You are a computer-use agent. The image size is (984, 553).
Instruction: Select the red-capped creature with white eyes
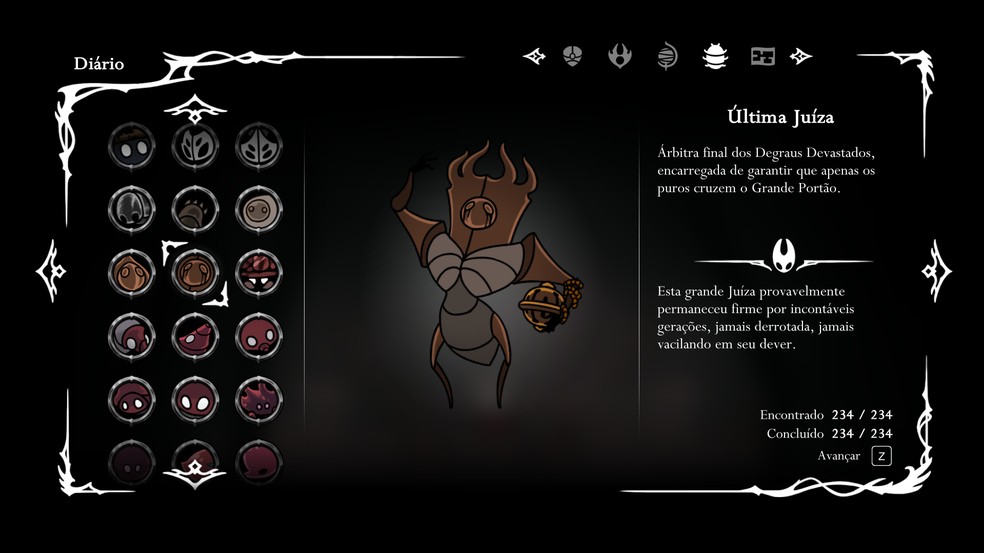coord(258,271)
